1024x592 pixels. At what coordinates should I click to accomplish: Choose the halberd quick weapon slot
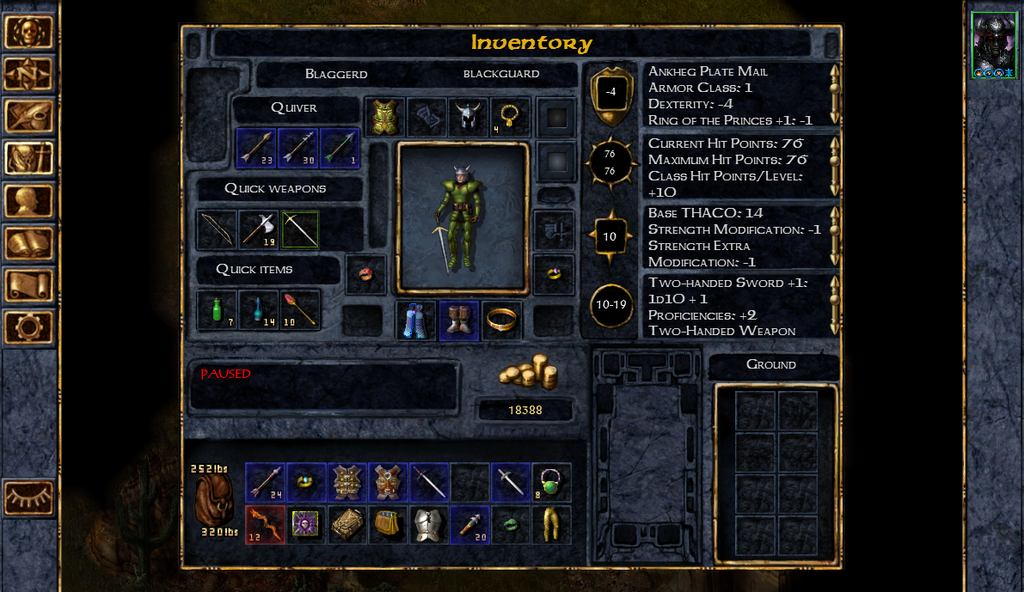[300, 229]
